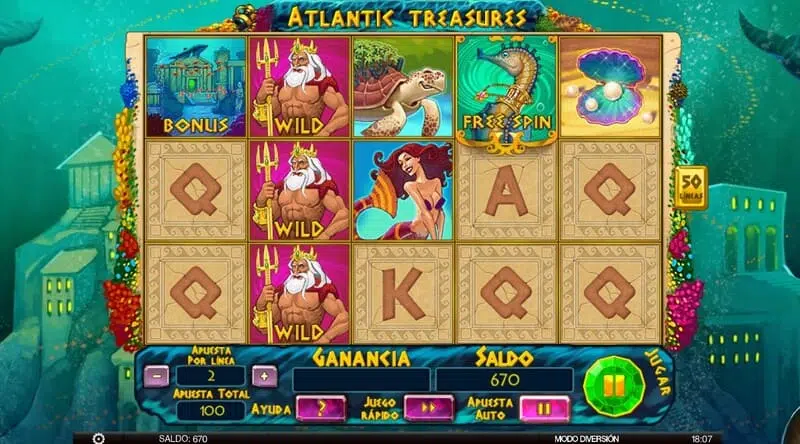Open the settings gear icon

pos(98,438)
